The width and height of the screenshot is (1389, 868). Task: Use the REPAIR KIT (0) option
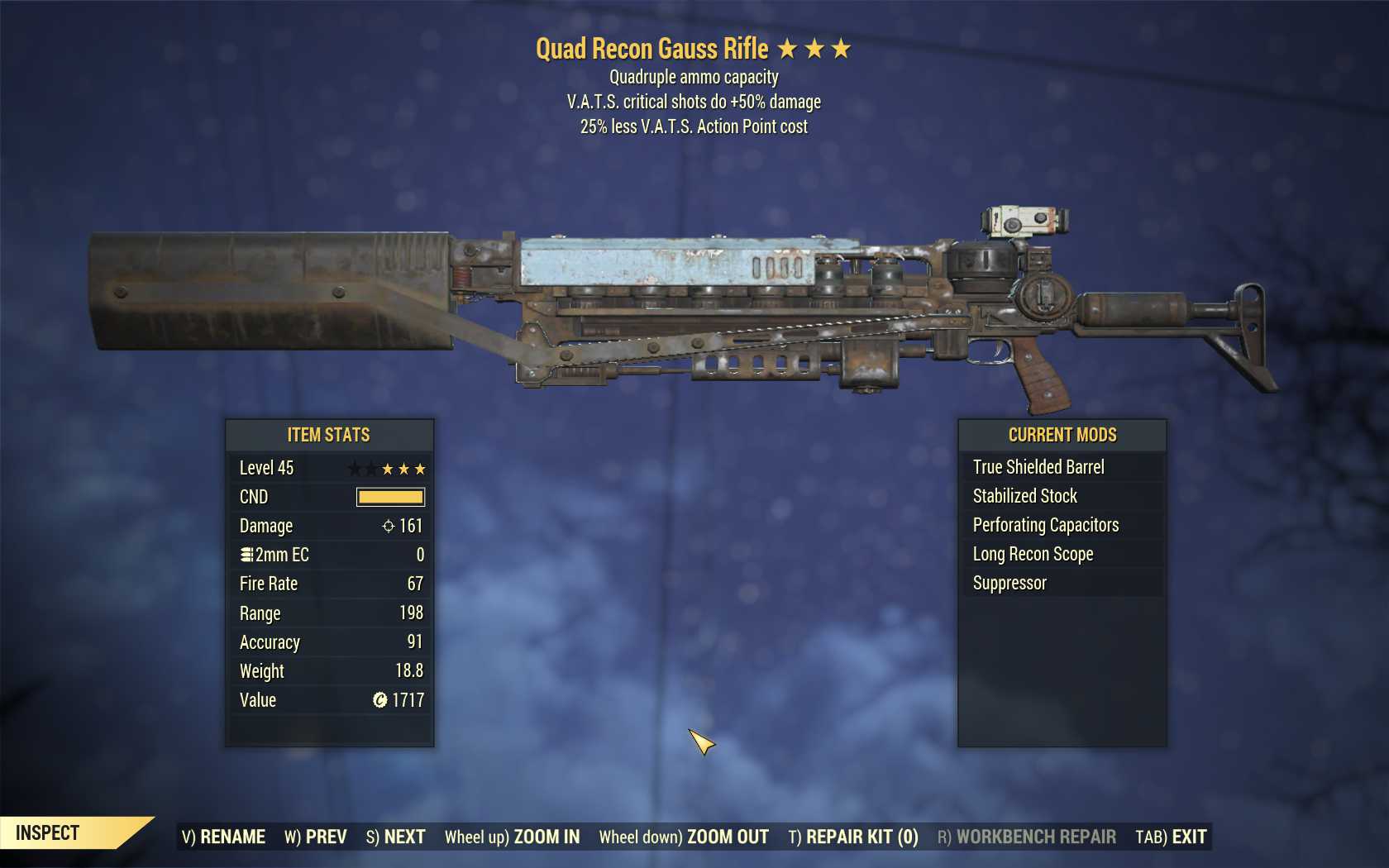pos(853,837)
